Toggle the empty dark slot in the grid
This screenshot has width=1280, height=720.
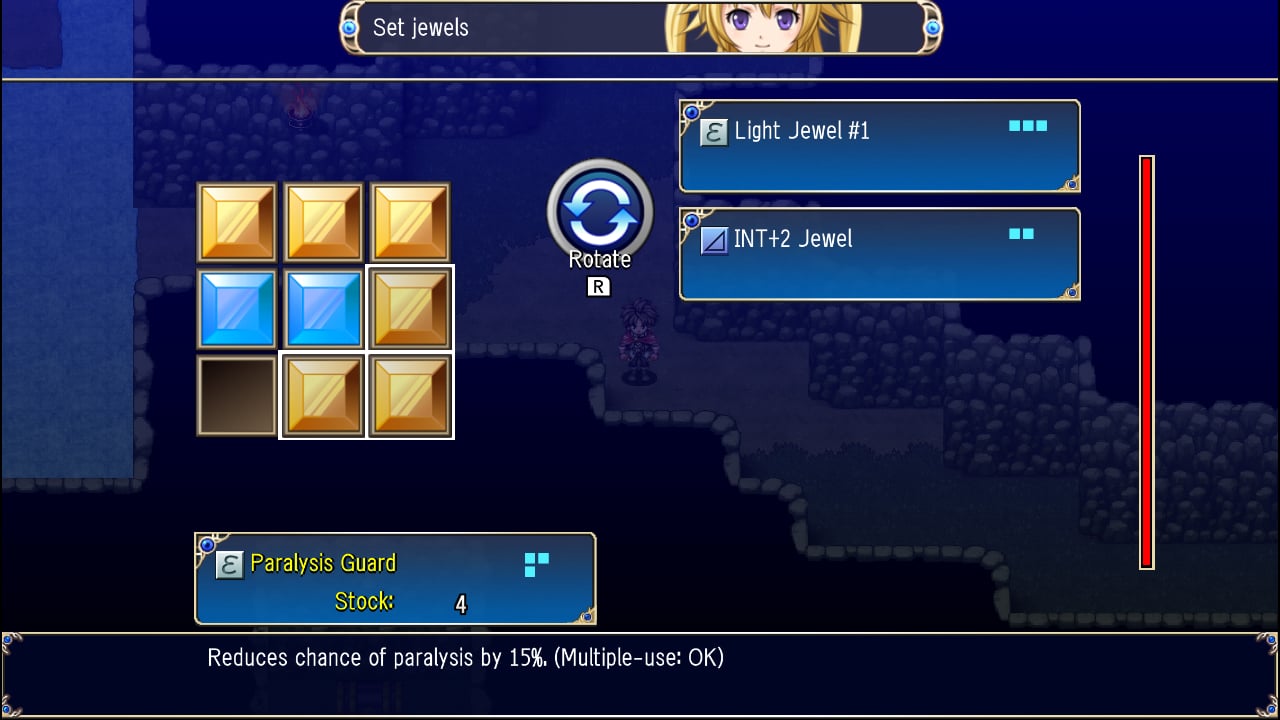click(237, 394)
